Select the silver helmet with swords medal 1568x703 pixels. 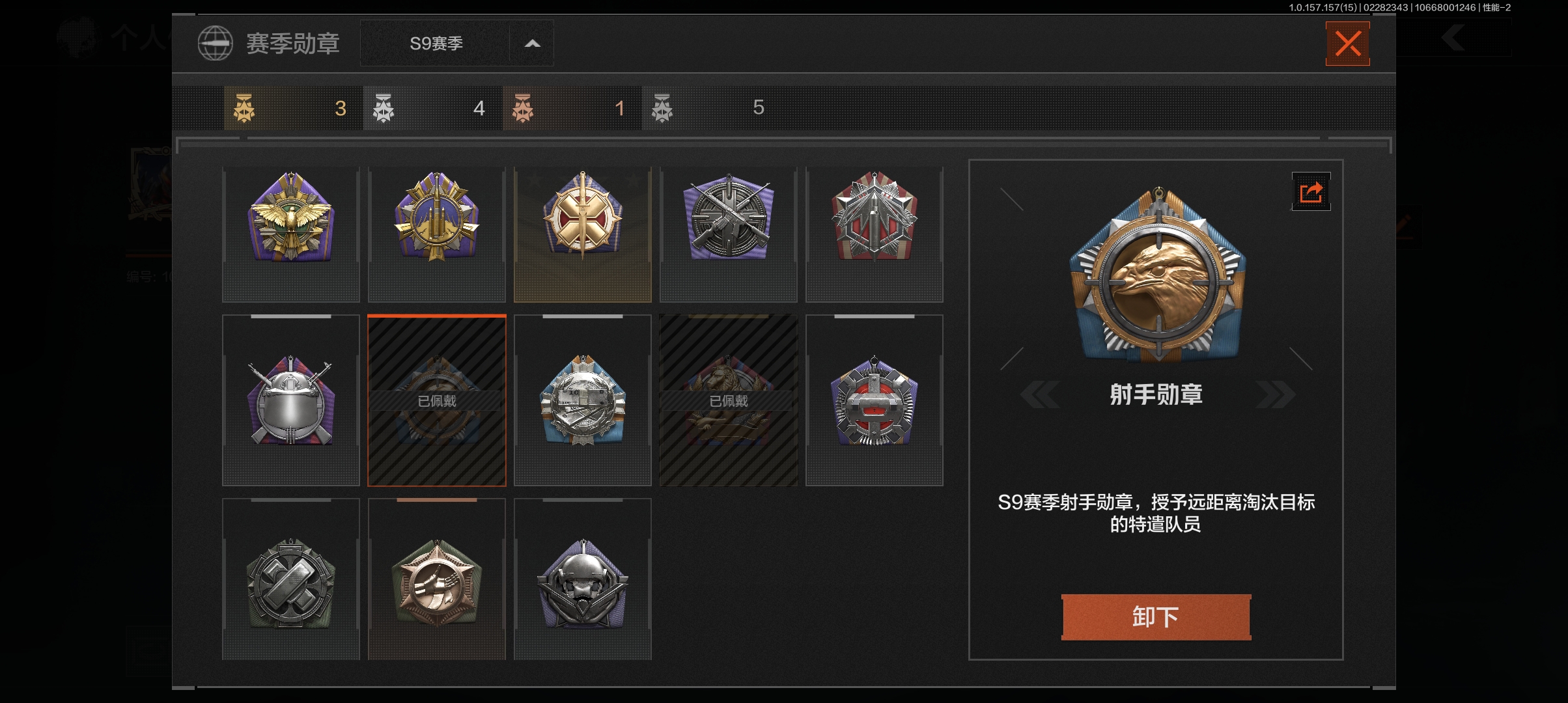point(291,400)
